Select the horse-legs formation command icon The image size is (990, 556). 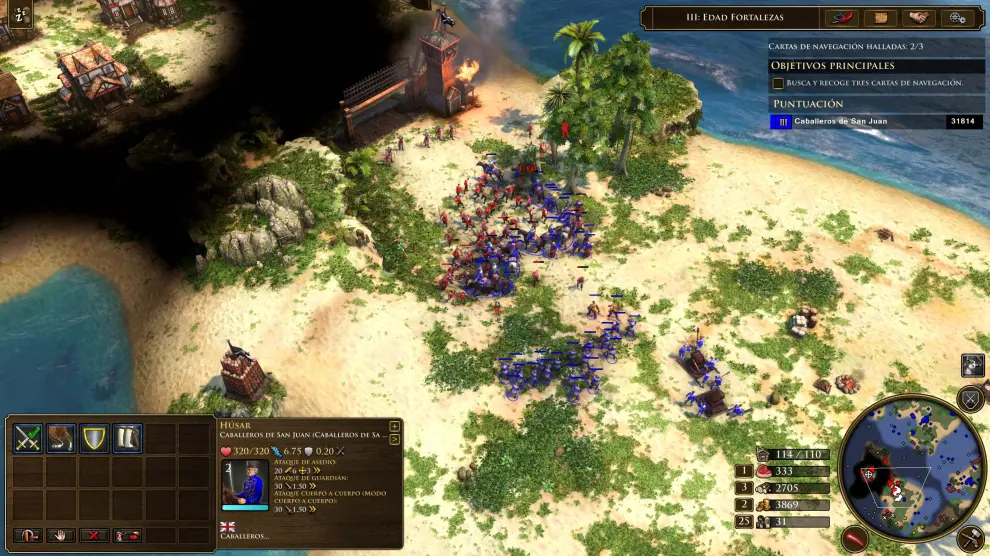pos(61,438)
